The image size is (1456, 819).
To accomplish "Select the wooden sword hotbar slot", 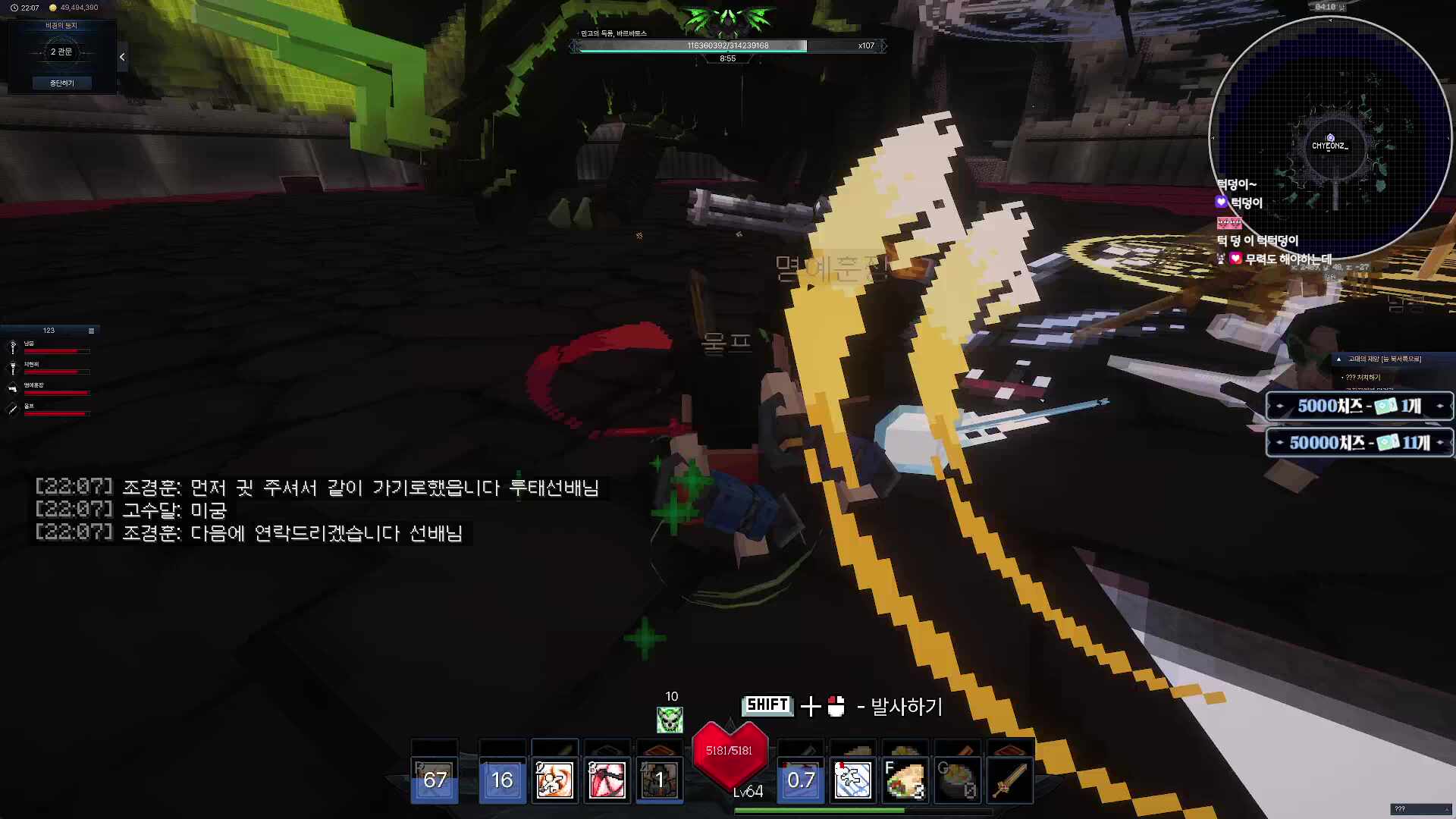I will (1009, 780).
